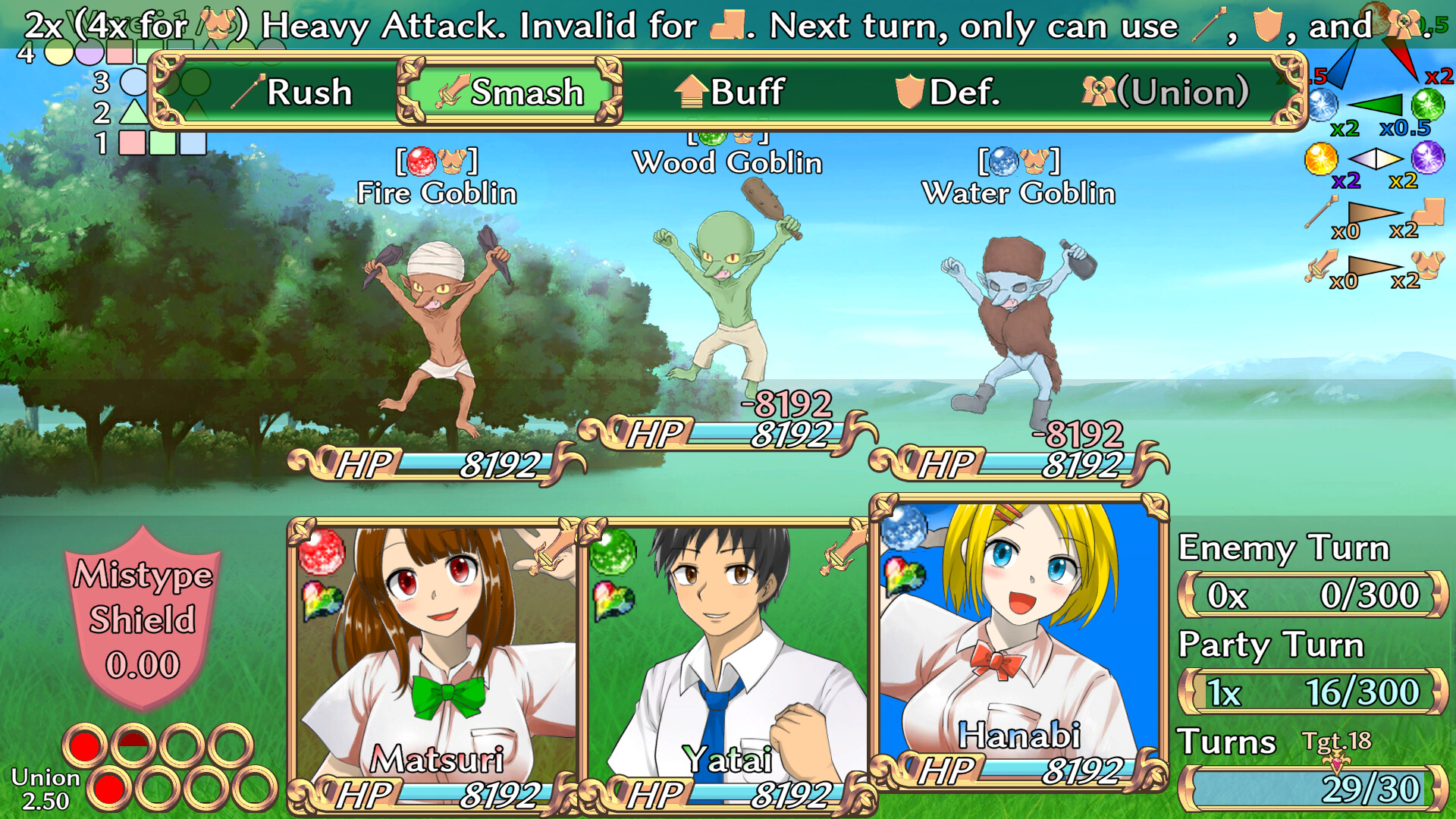Click the Buff up-arrow icon
This screenshot has width=1456, height=819.
tap(691, 93)
